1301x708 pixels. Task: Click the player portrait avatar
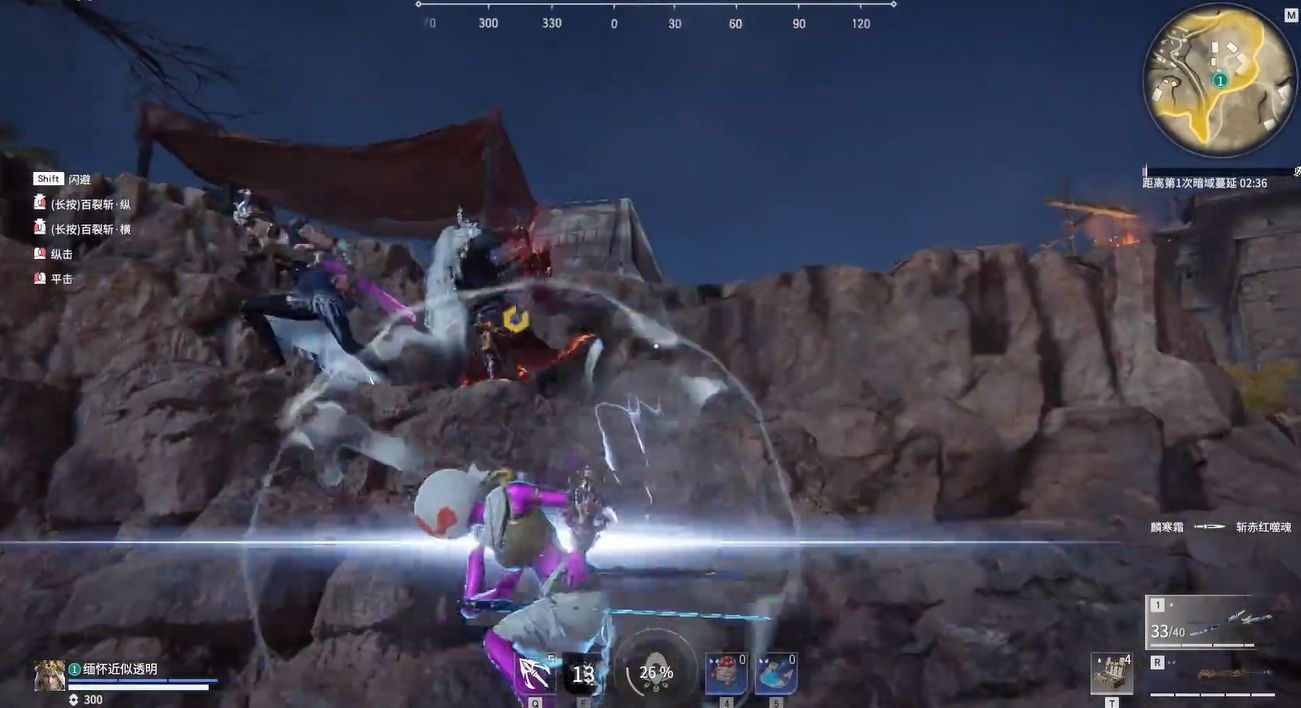49,675
